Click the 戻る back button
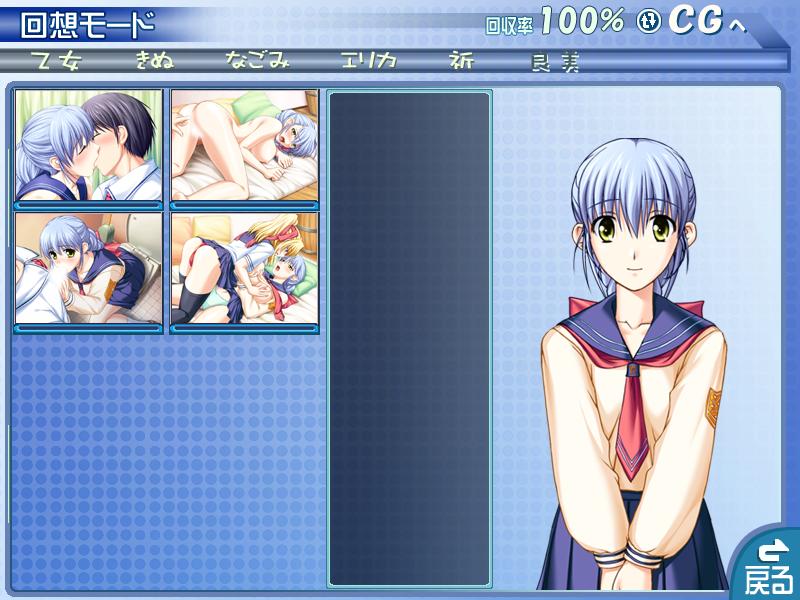The width and height of the screenshot is (800, 600). pyautogui.click(x=768, y=566)
